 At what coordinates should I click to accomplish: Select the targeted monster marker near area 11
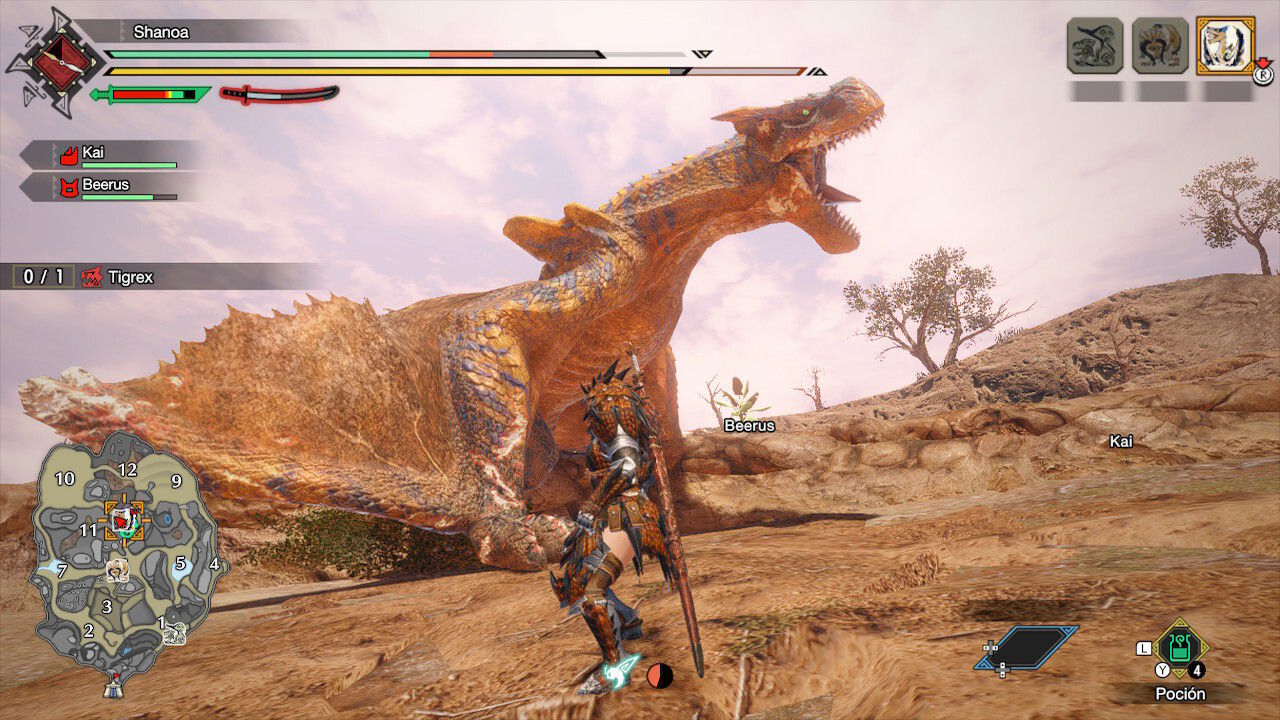coord(125,520)
